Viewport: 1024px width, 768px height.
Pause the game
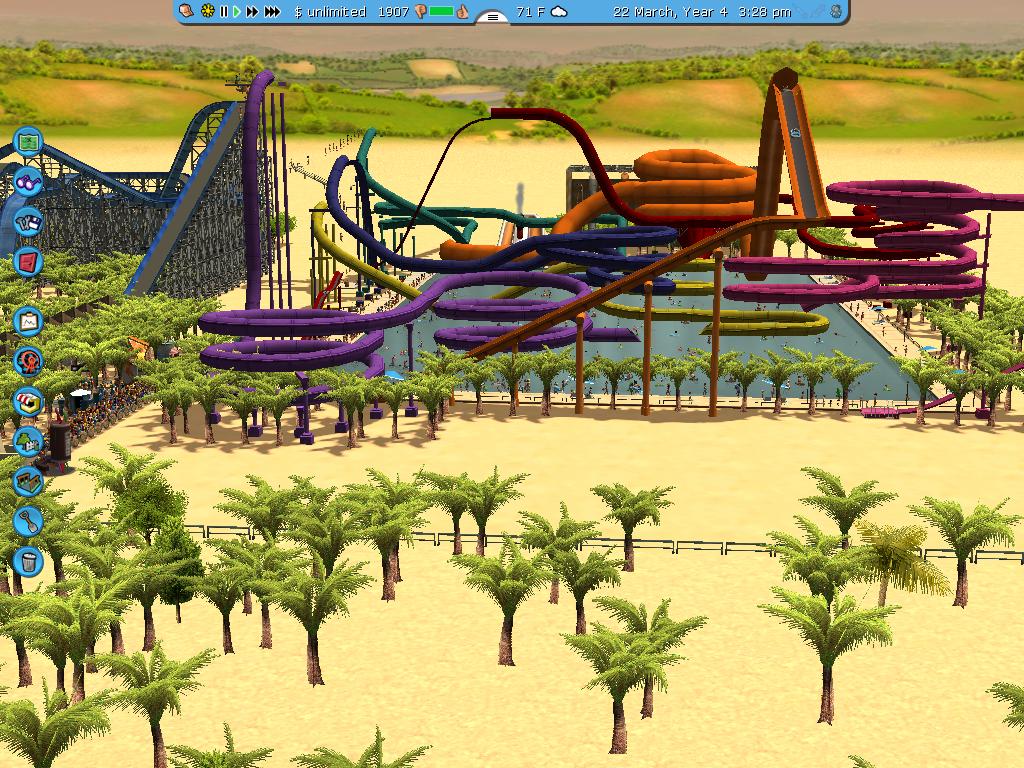[224, 12]
